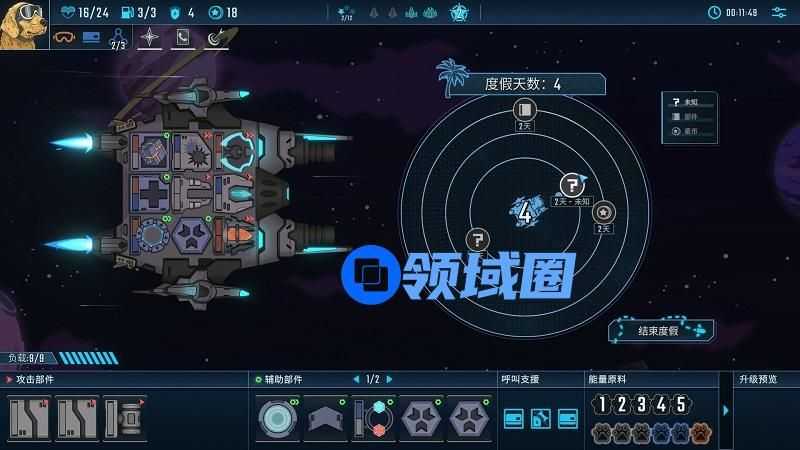Viewport: 800px width, 450px height.
Task: Click the goggles equipment icon
Action: click(x=63, y=38)
